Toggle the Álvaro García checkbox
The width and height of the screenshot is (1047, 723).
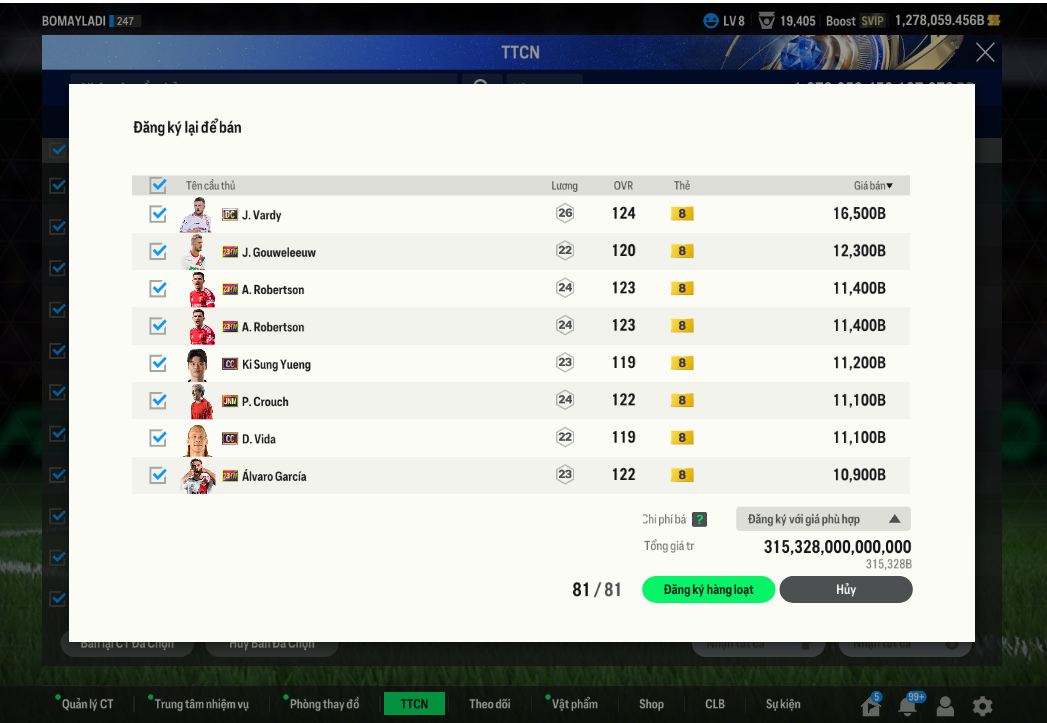[x=158, y=475]
